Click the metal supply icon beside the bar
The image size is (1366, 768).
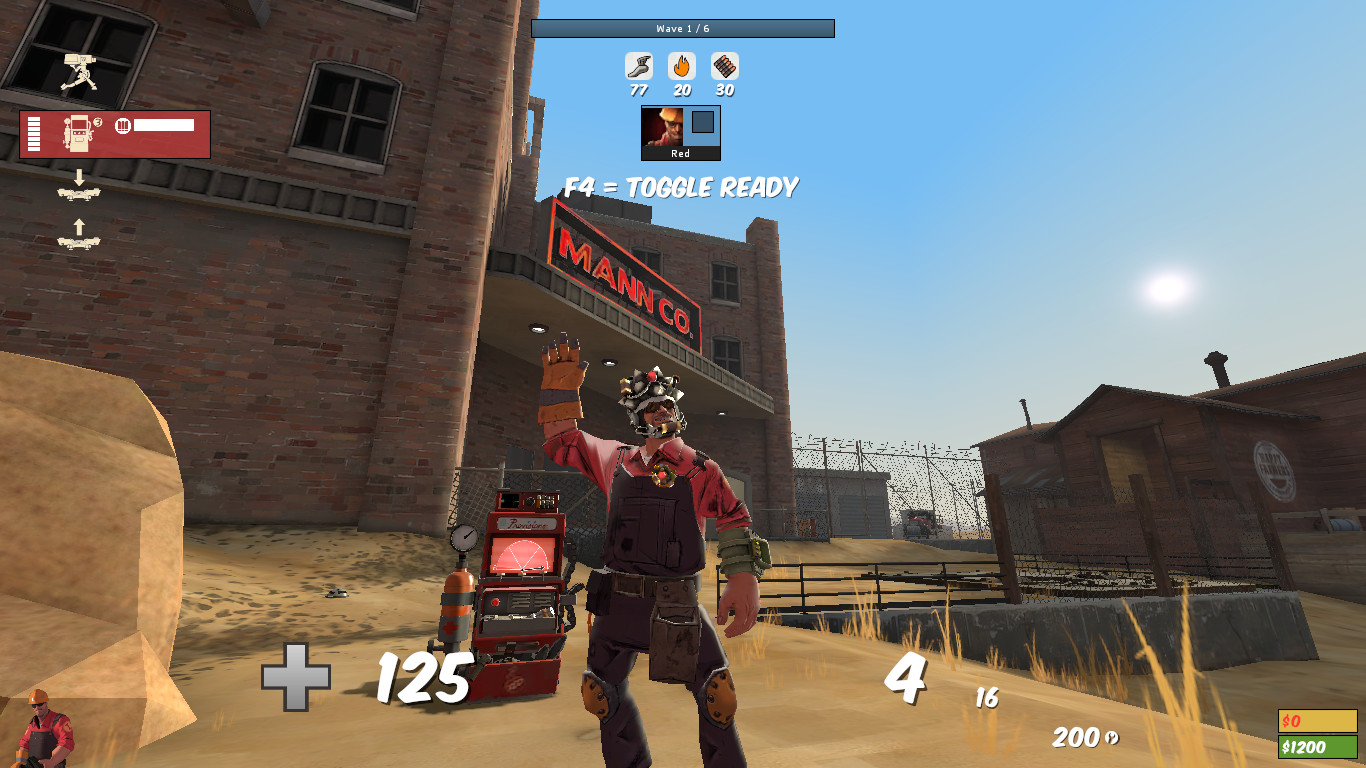pos(121,126)
